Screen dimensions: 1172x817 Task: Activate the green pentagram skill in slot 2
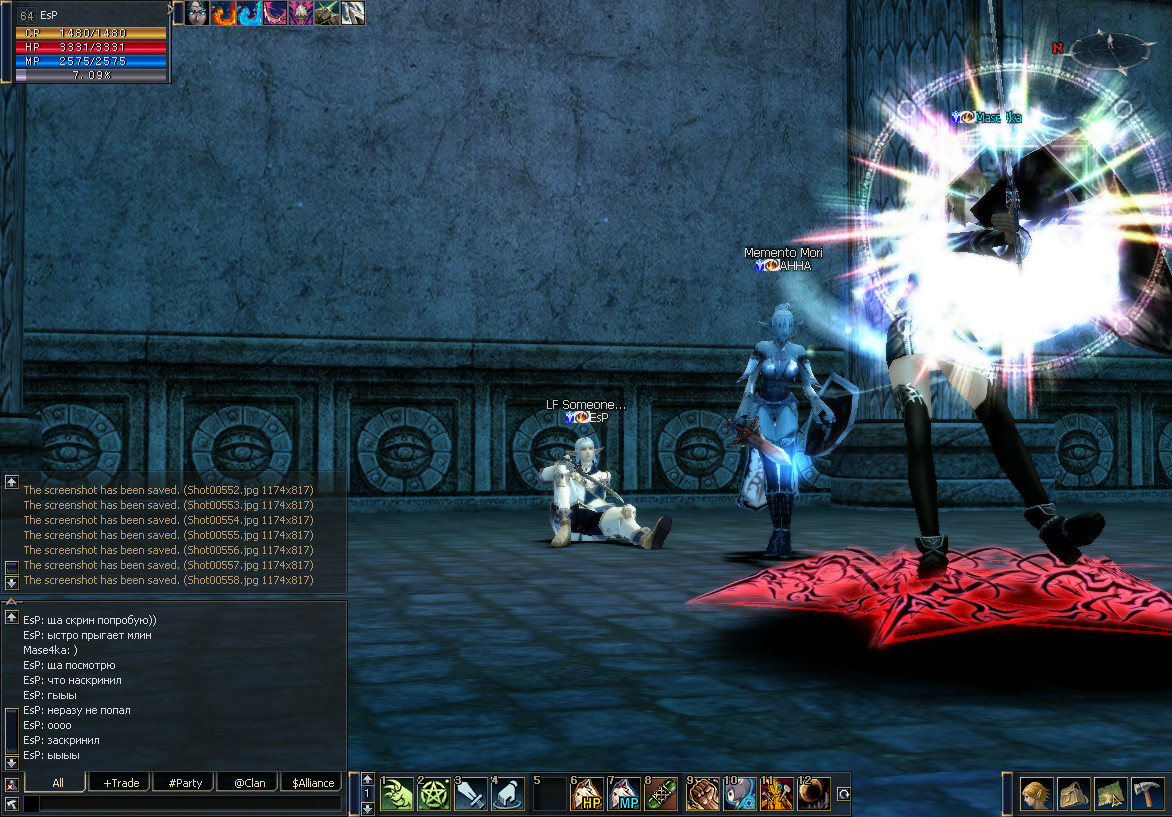[434, 794]
